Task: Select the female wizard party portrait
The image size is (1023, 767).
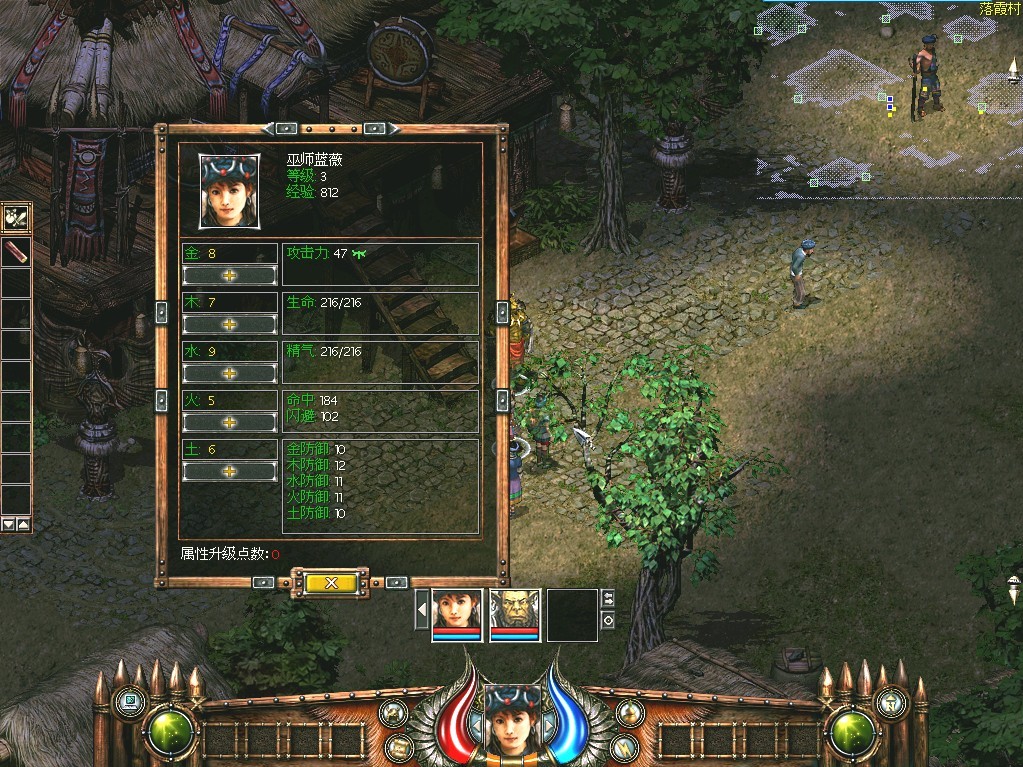Action: [457, 613]
